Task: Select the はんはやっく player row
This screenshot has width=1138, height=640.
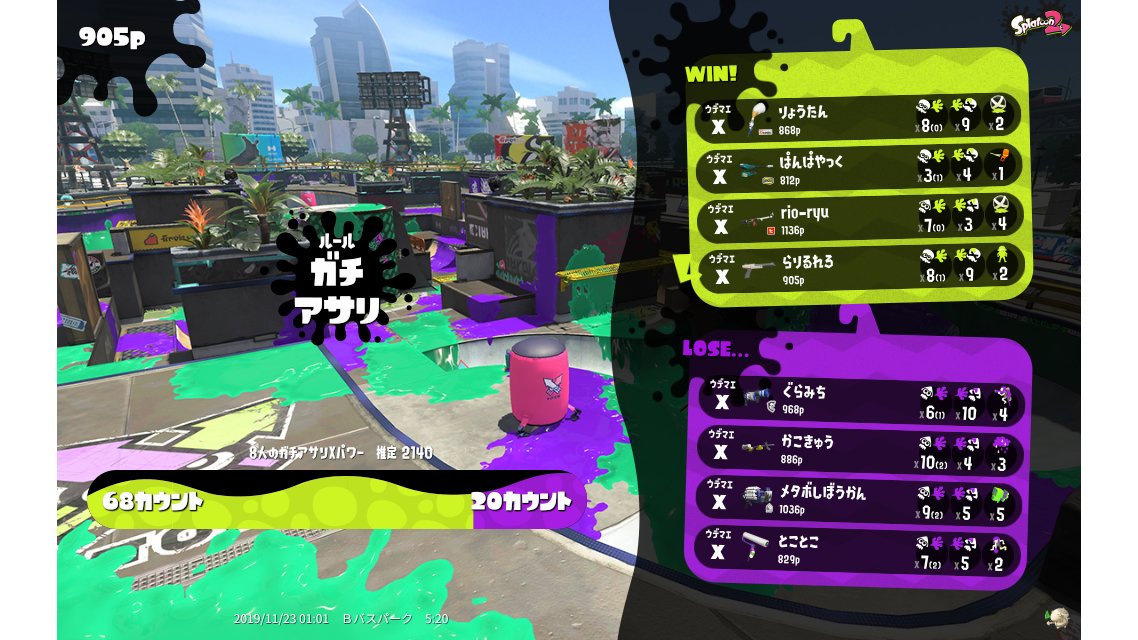Action: 858,168
